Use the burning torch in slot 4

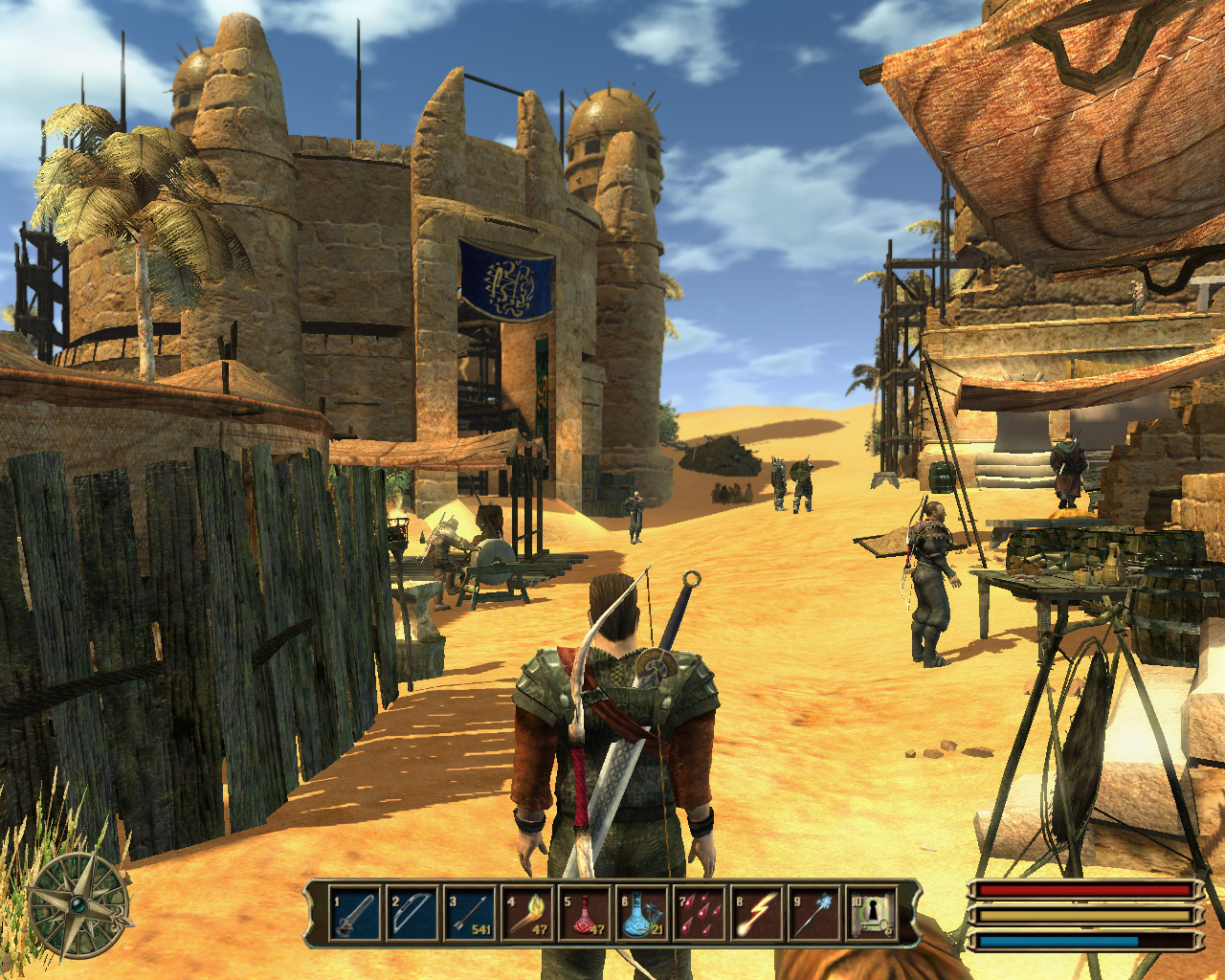tap(526, 915)
